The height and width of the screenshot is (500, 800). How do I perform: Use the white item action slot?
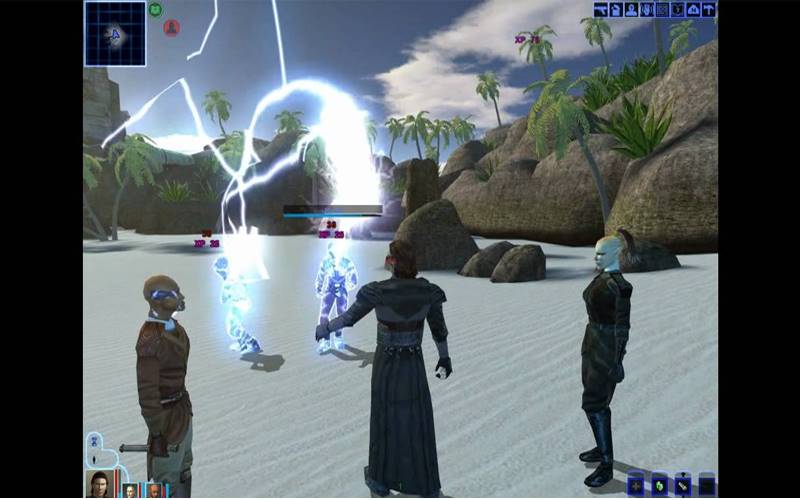pyautogui.click(x=684, y=486)
